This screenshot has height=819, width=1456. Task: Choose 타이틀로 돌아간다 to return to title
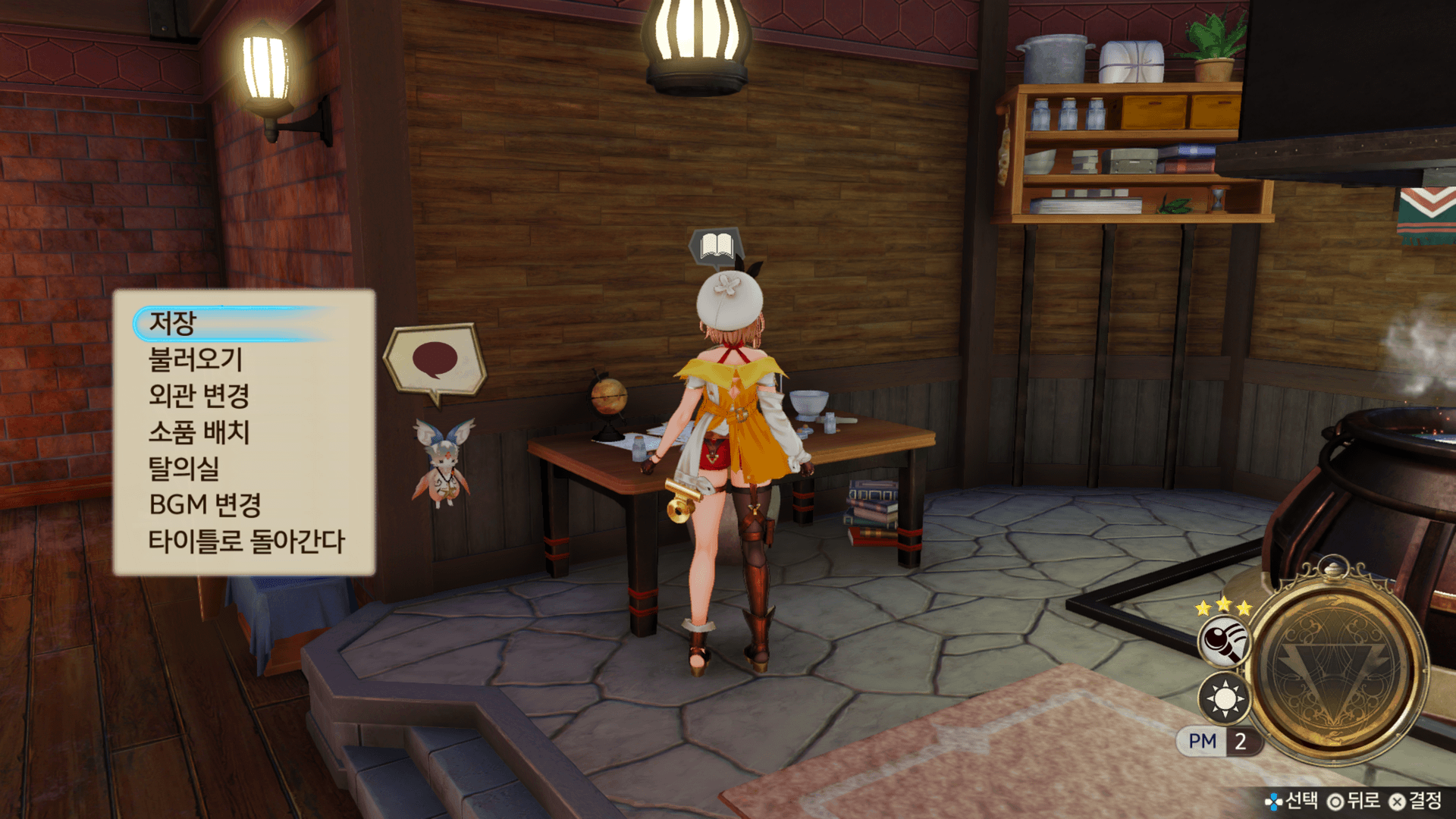click(x=246, y=541)
